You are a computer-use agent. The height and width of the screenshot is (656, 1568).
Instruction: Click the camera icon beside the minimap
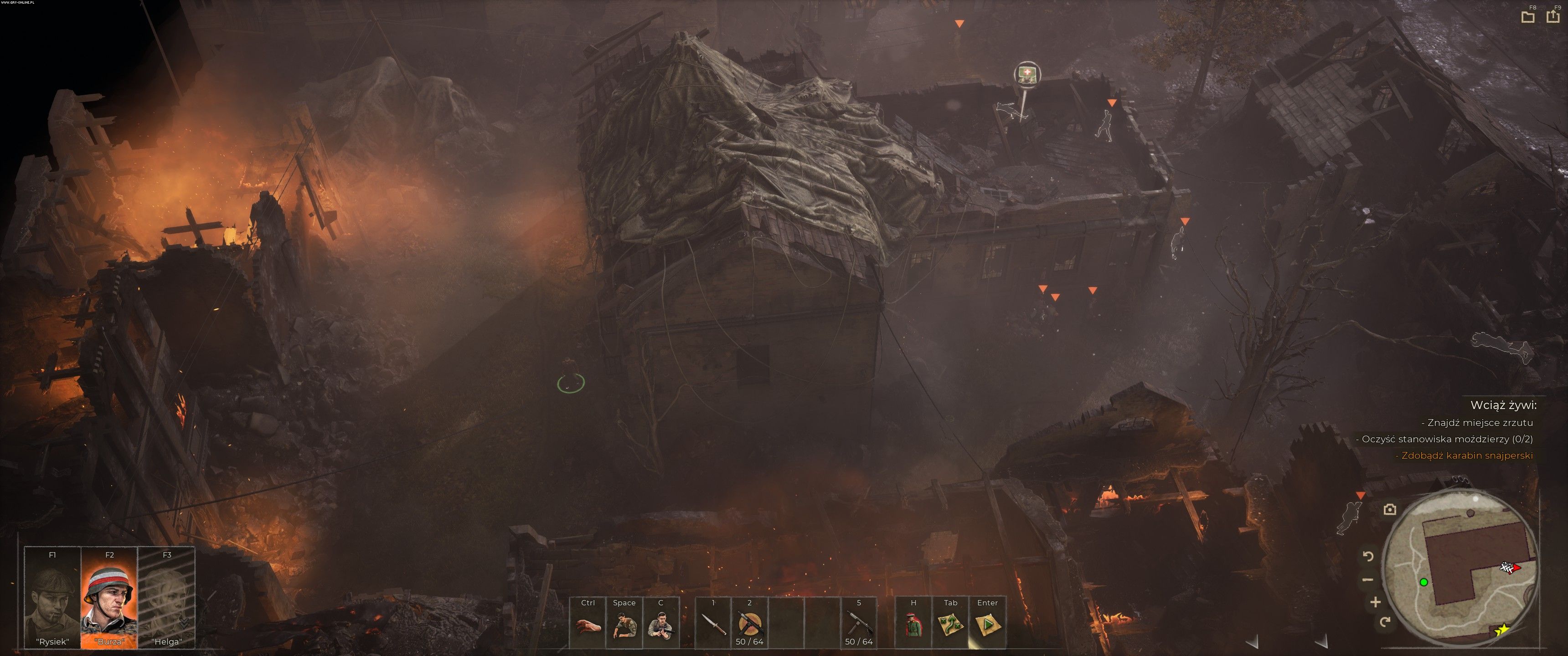1390,509
